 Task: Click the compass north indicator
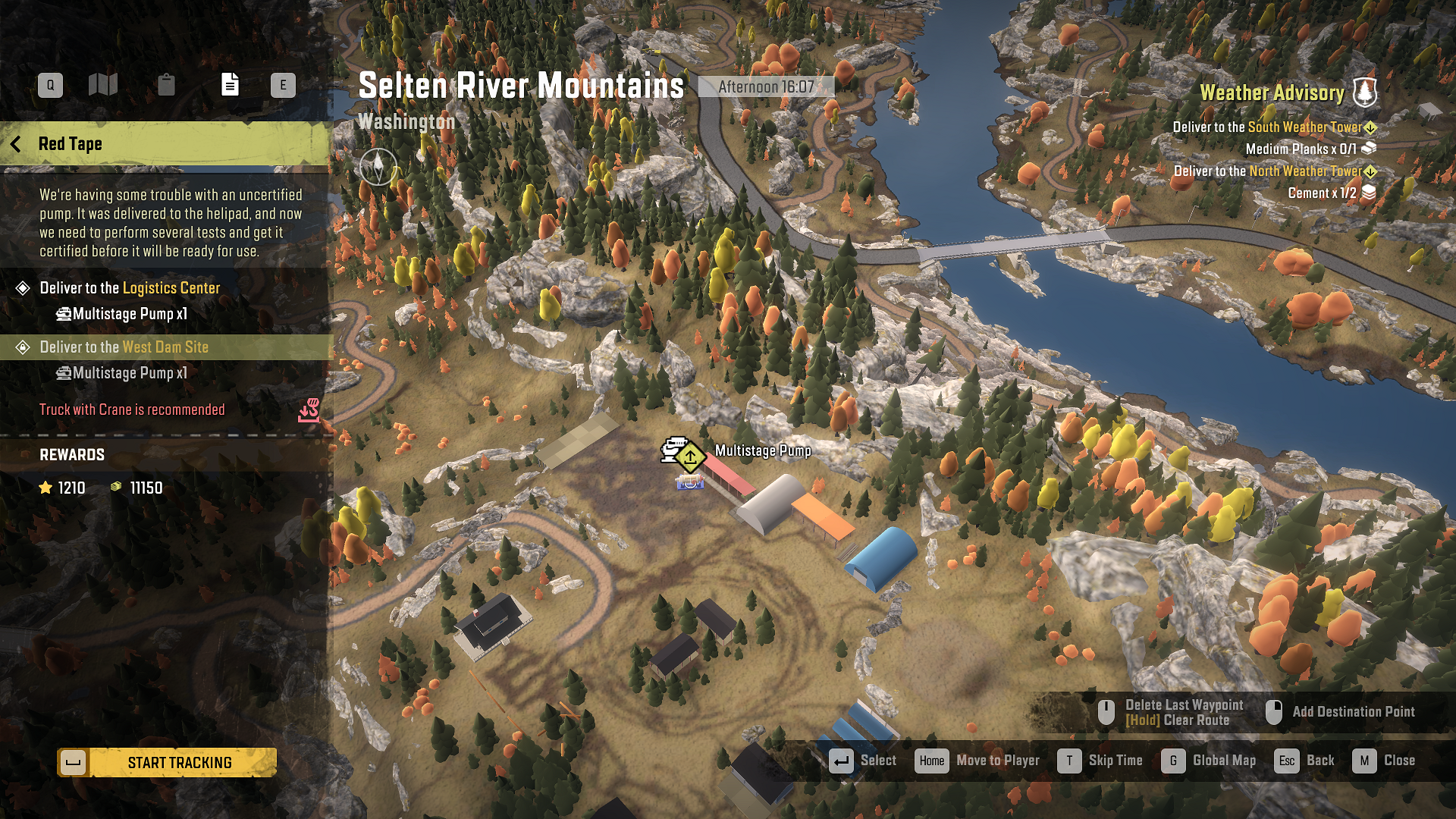378,167
